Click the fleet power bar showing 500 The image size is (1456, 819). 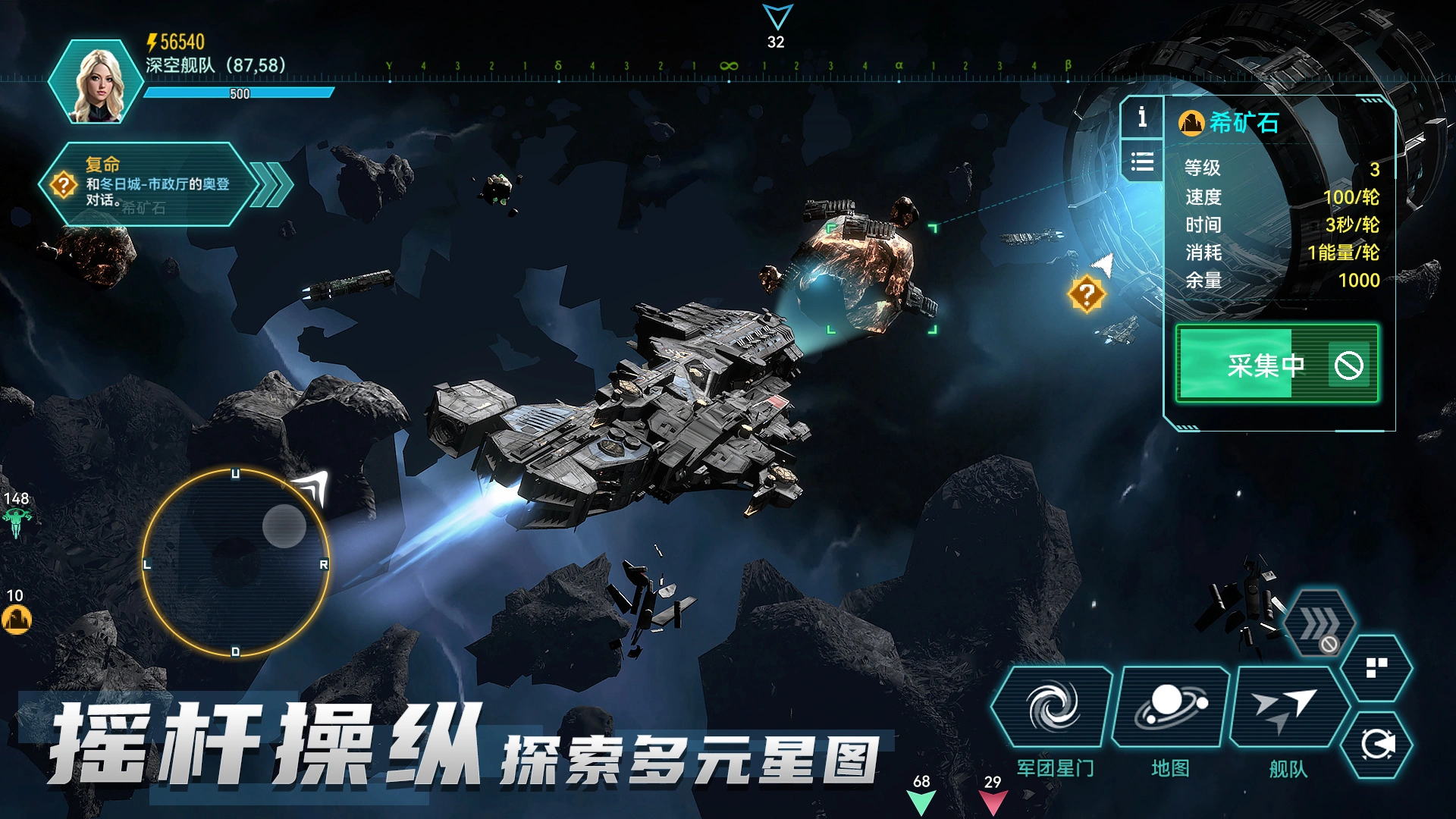(x=237, y=93)
